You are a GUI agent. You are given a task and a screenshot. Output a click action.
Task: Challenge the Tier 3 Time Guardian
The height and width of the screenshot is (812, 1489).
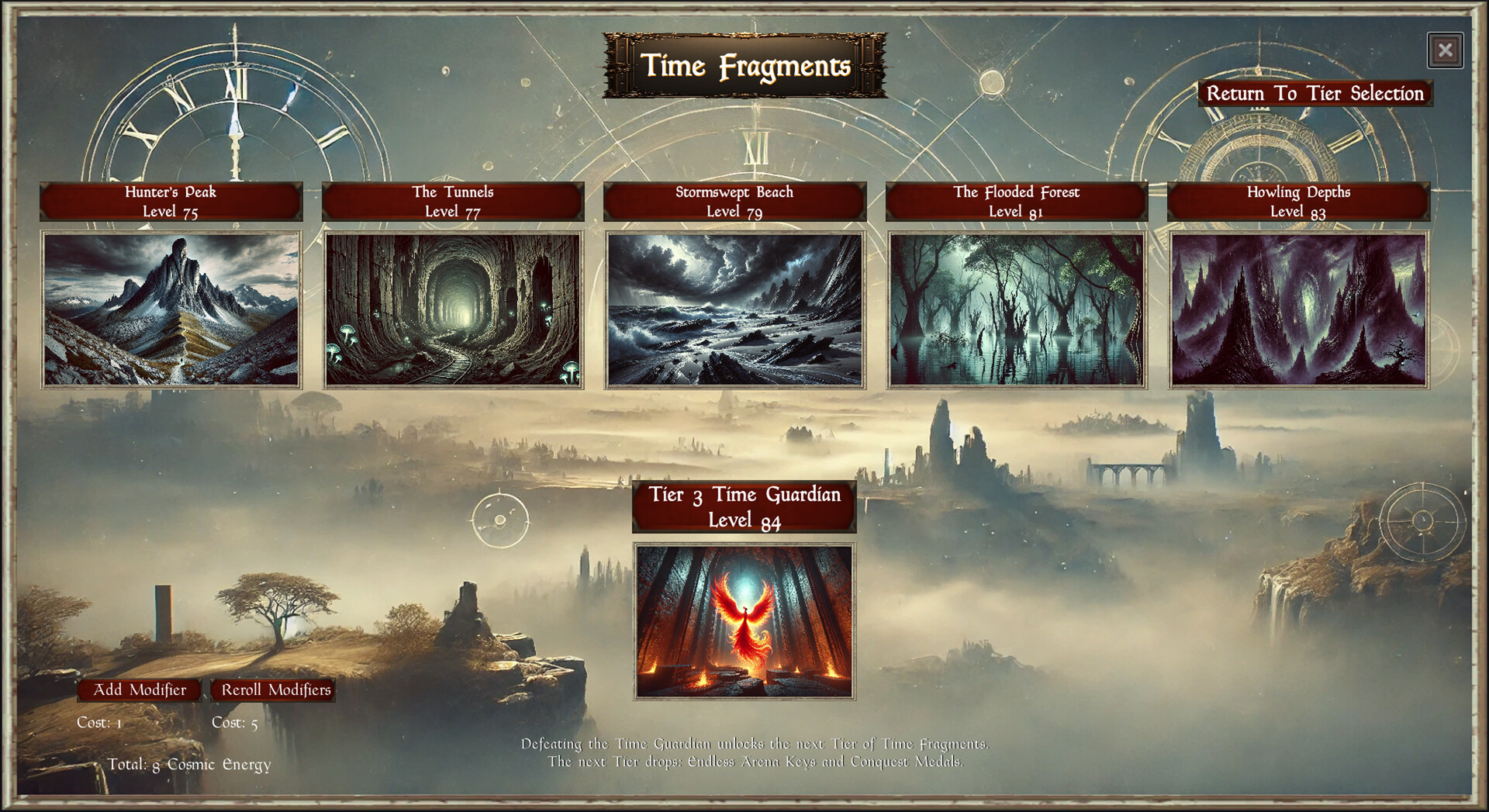click(744, 620)
